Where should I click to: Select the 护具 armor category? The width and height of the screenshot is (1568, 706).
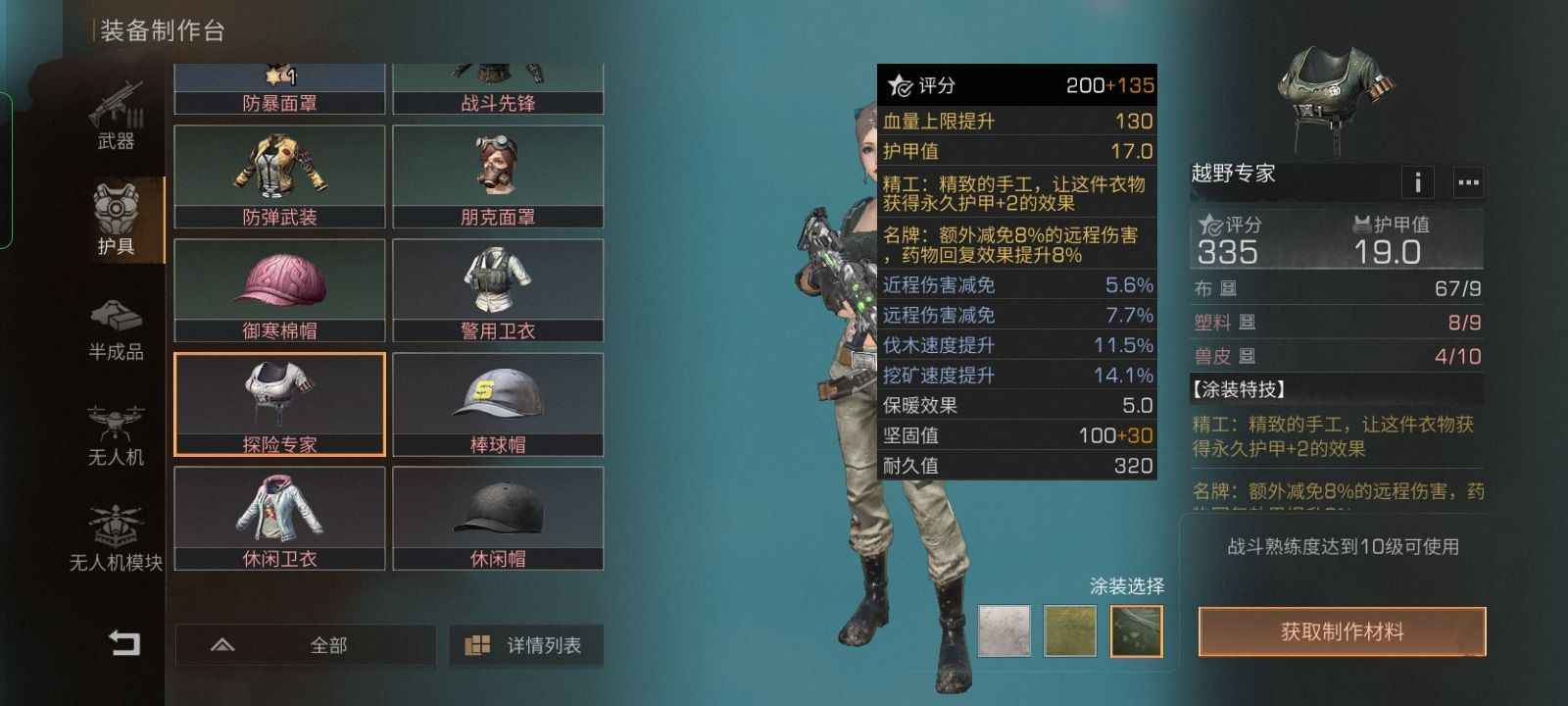click(x=117, y=220)
